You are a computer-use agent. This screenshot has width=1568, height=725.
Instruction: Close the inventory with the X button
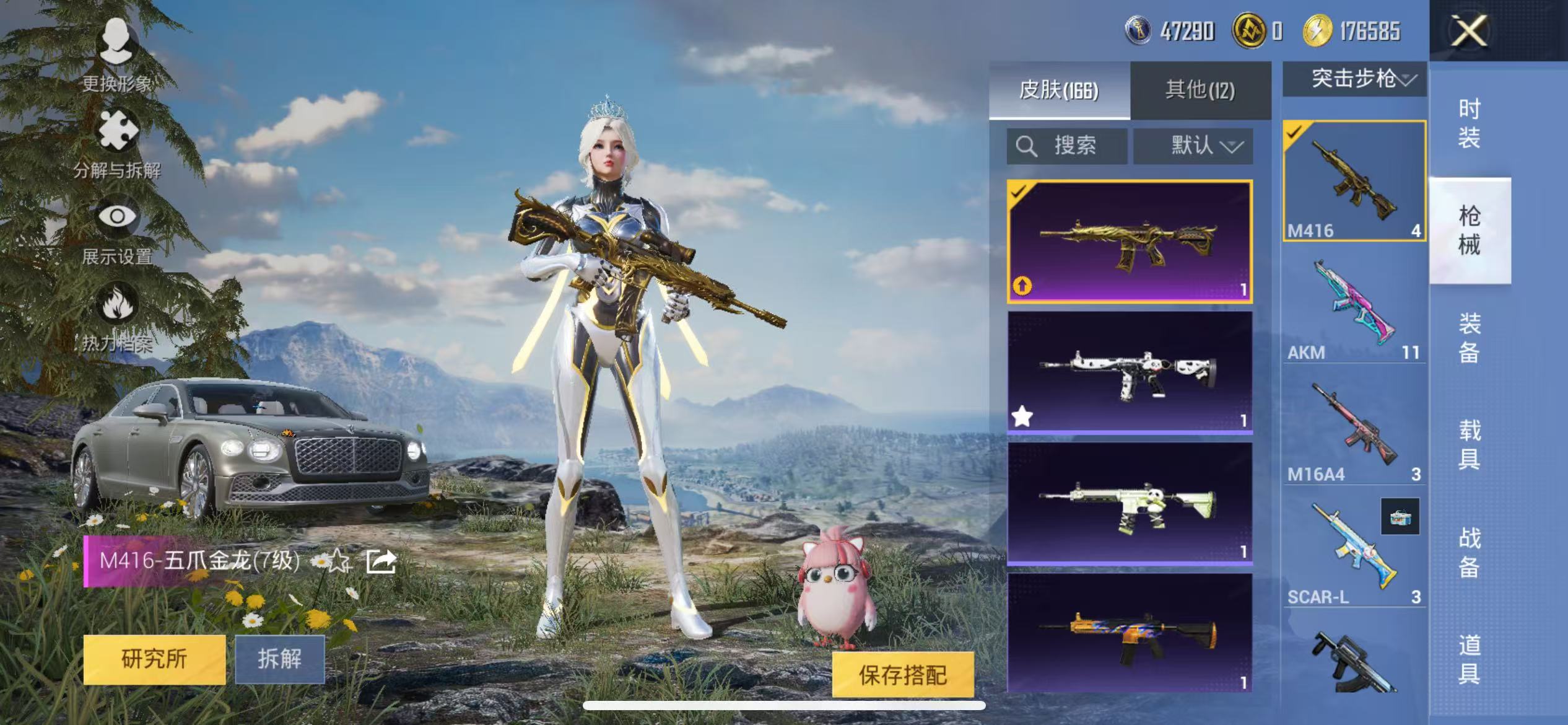[x=1468, y=31]
